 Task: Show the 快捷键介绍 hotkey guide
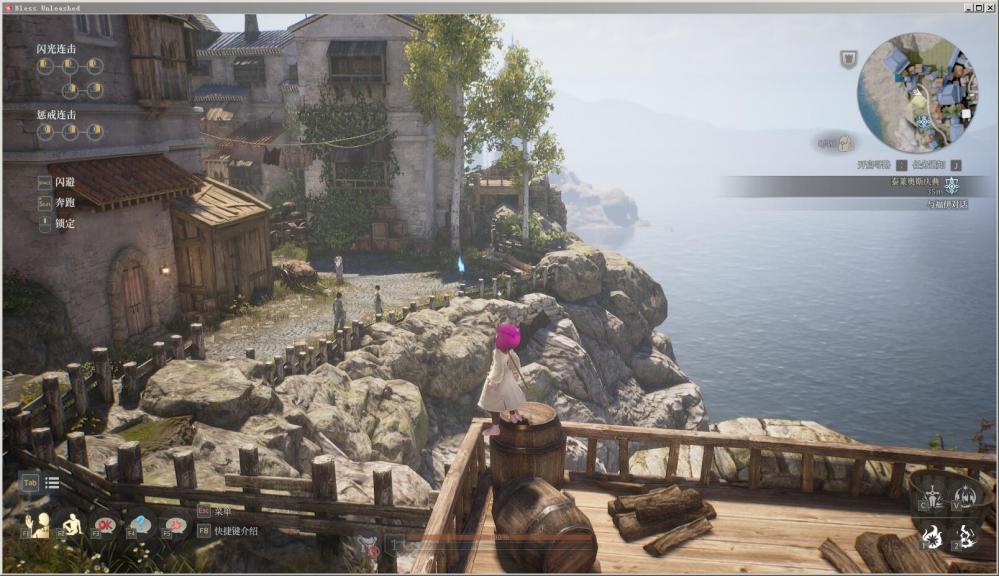236,530
